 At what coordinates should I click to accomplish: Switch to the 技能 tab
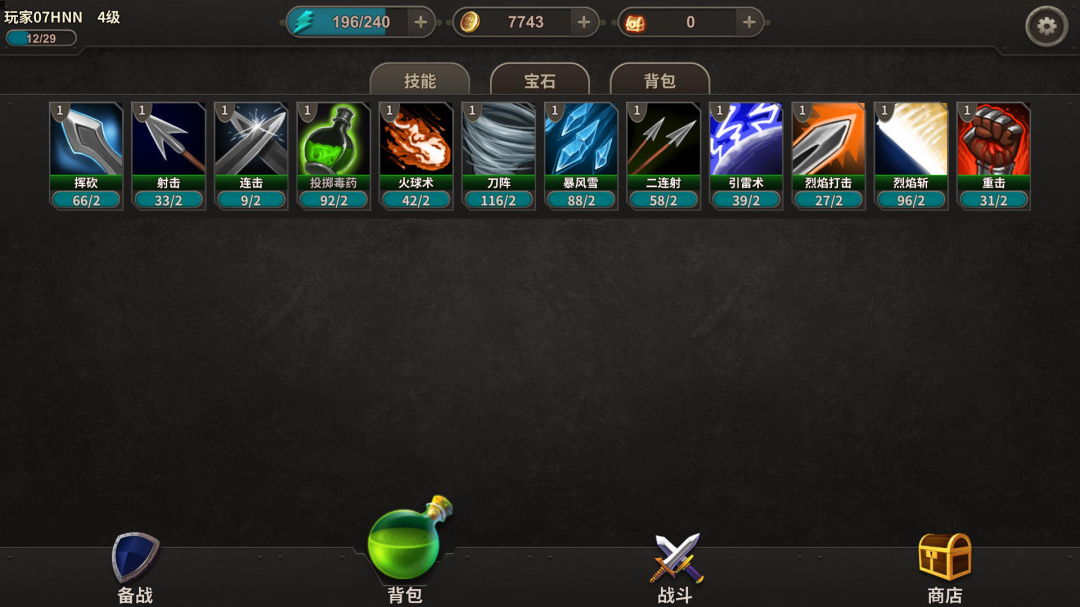(420, 81)
